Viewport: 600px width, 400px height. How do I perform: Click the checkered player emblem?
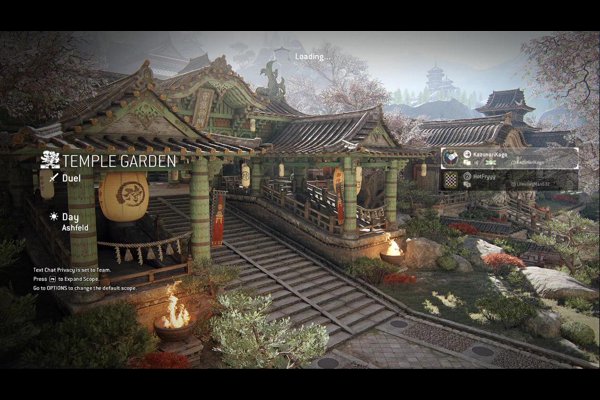point(451,179)
